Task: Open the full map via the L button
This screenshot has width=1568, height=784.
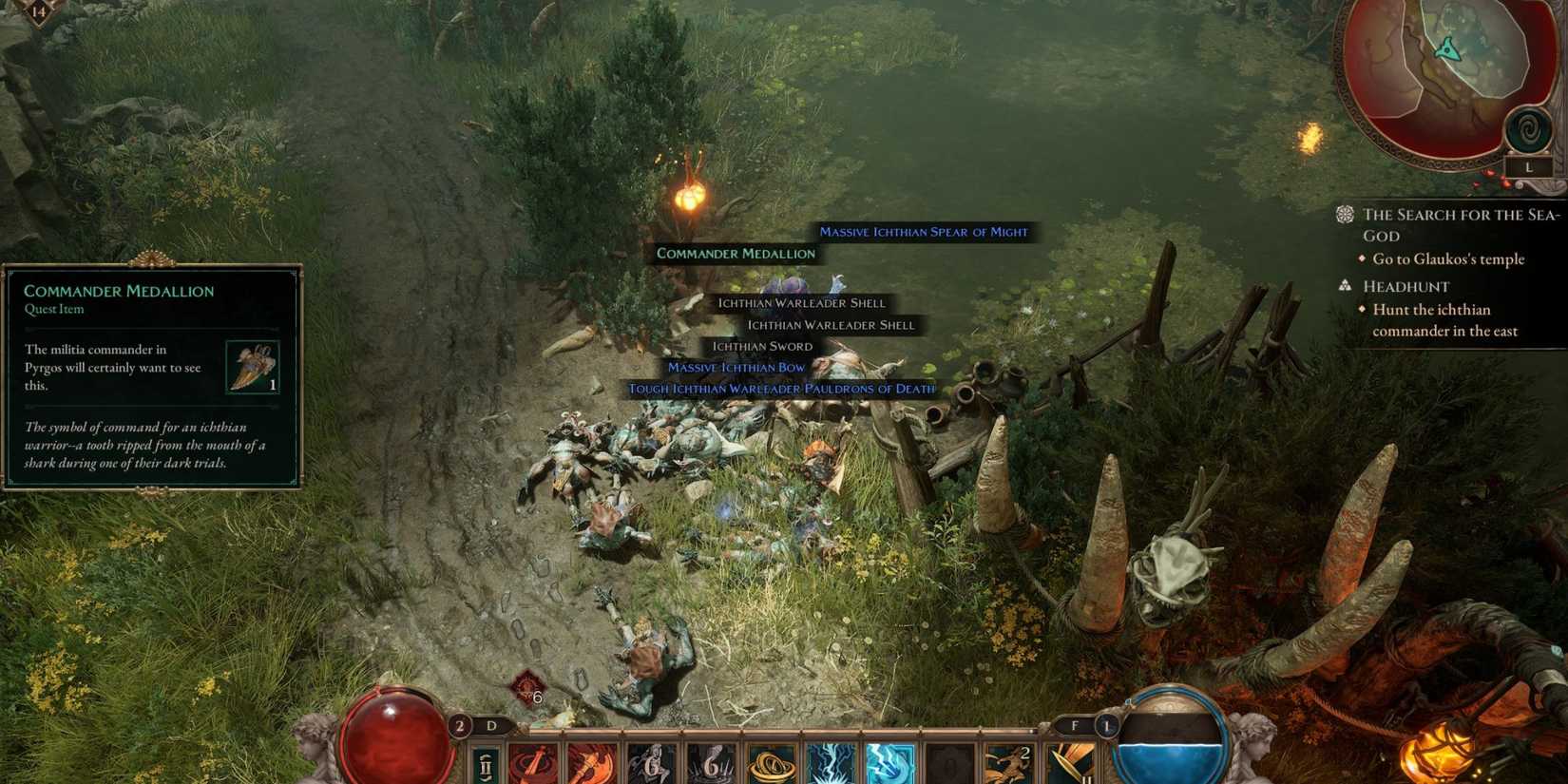Action: pos(1527,164)
